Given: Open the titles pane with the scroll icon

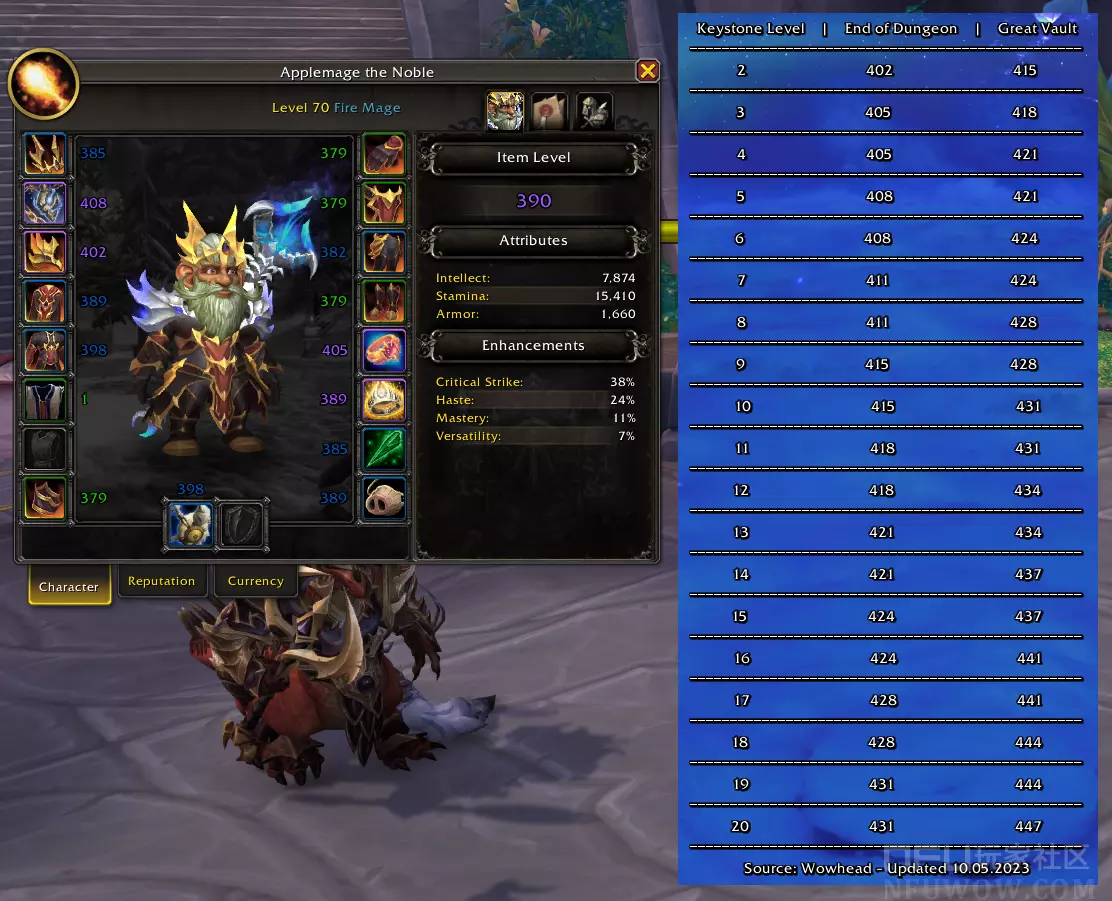Looking at the screenshot, I should [x=549, y=111].
